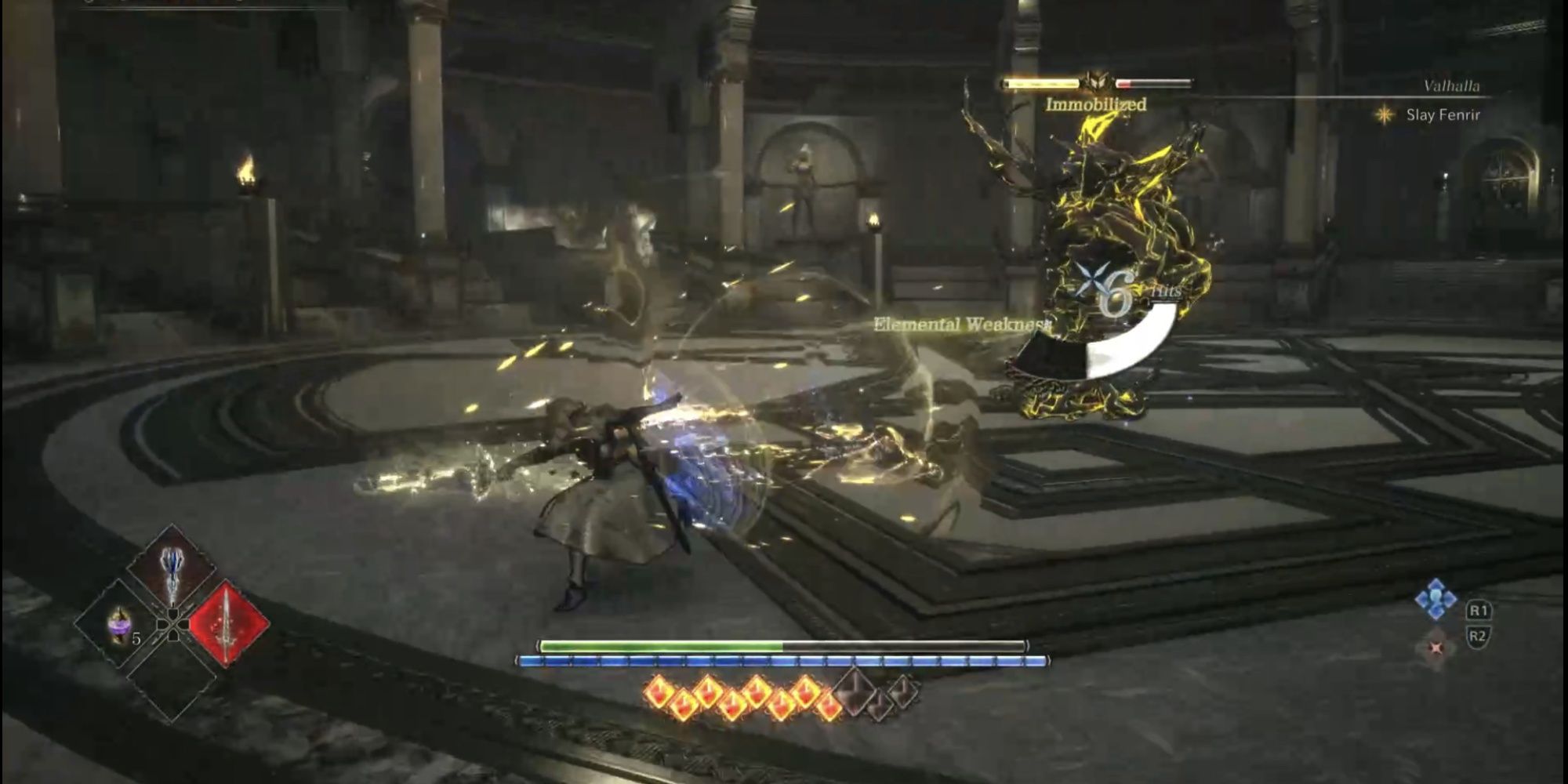Click the enemy emblem on the boss health bar
This screenshot has height=784, width=1568.
pos(1096,82)
